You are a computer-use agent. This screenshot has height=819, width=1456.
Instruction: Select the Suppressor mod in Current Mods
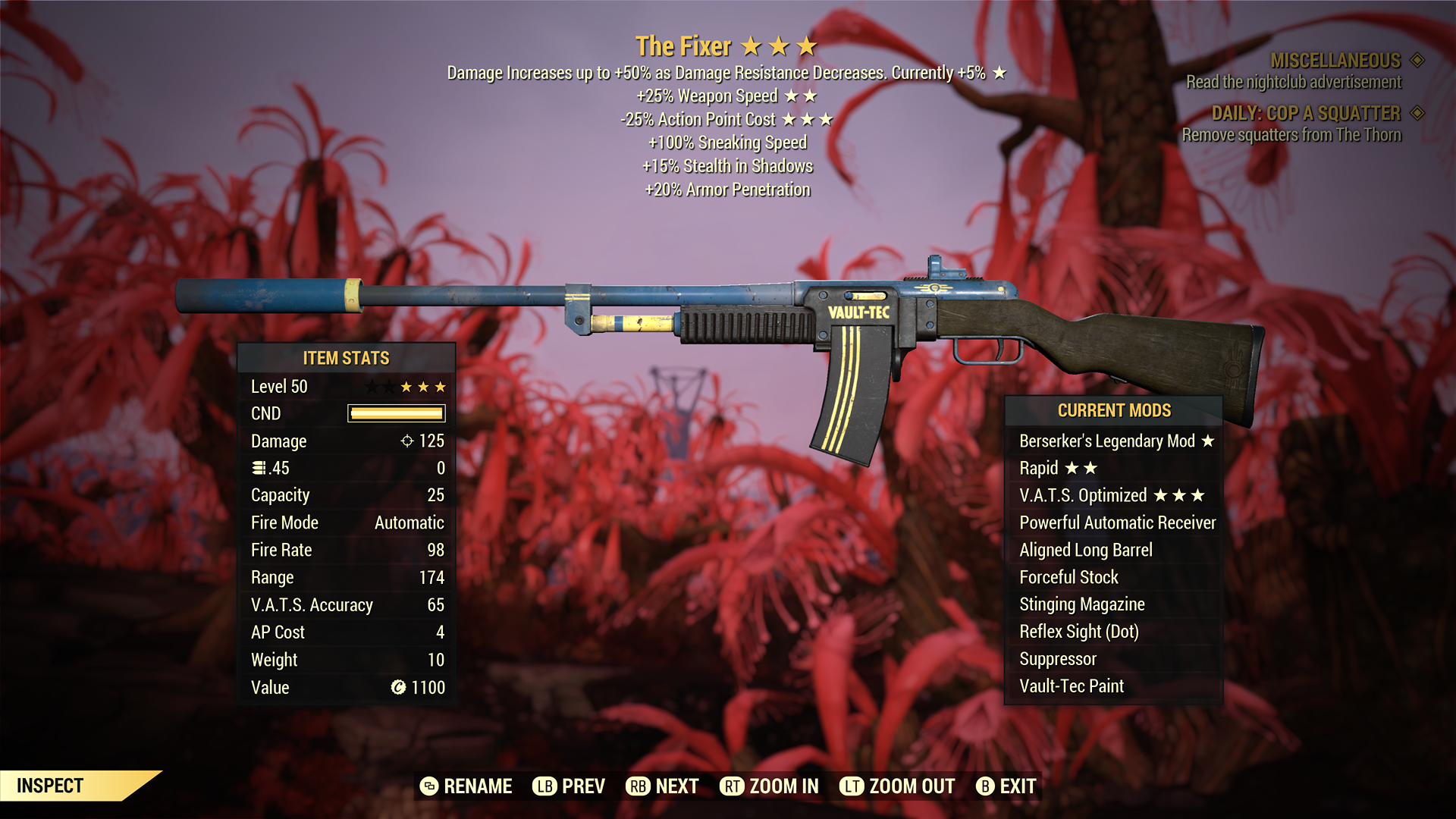coord(1057,658)
